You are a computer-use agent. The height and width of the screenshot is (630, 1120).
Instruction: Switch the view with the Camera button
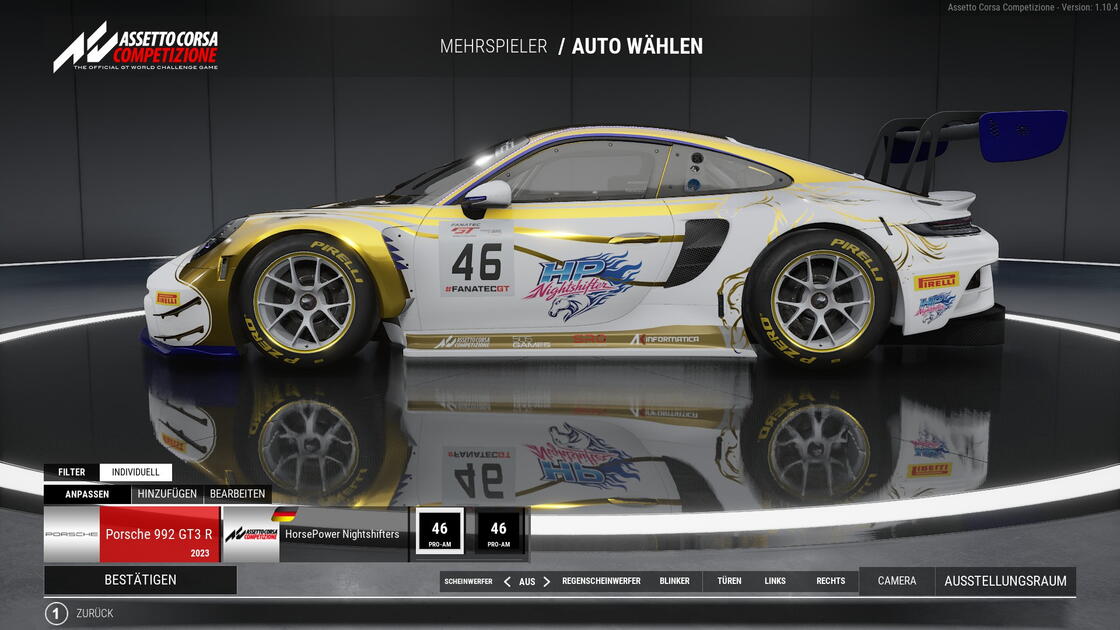(896, 581)
